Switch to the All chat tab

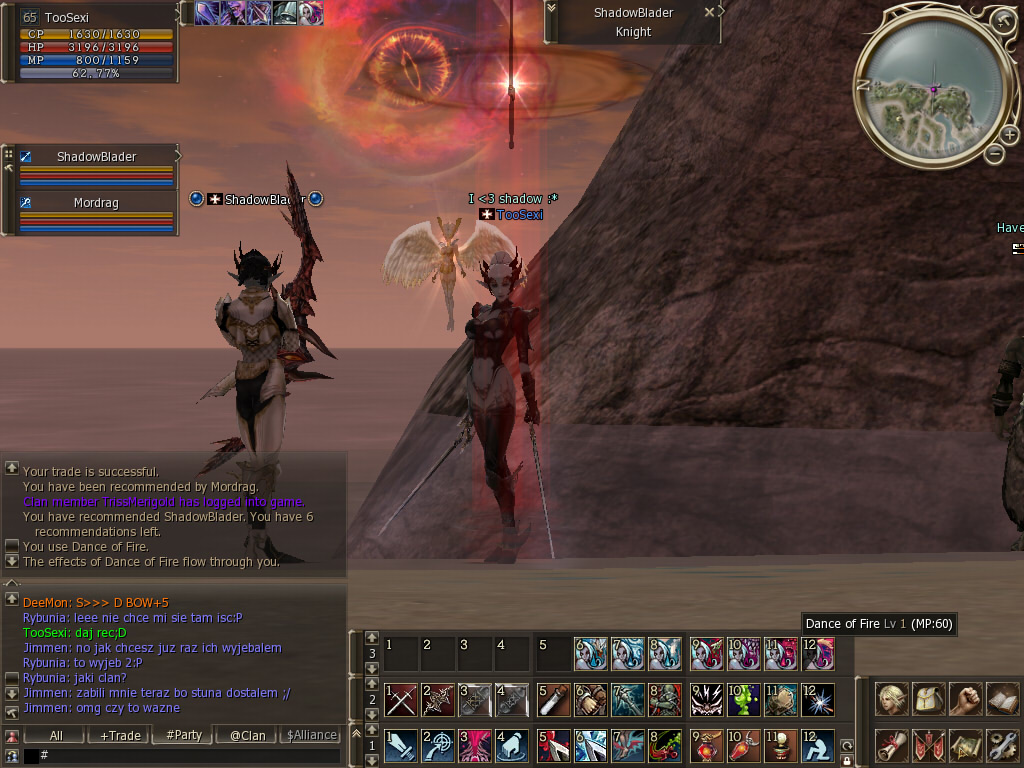tap(56, 735)
